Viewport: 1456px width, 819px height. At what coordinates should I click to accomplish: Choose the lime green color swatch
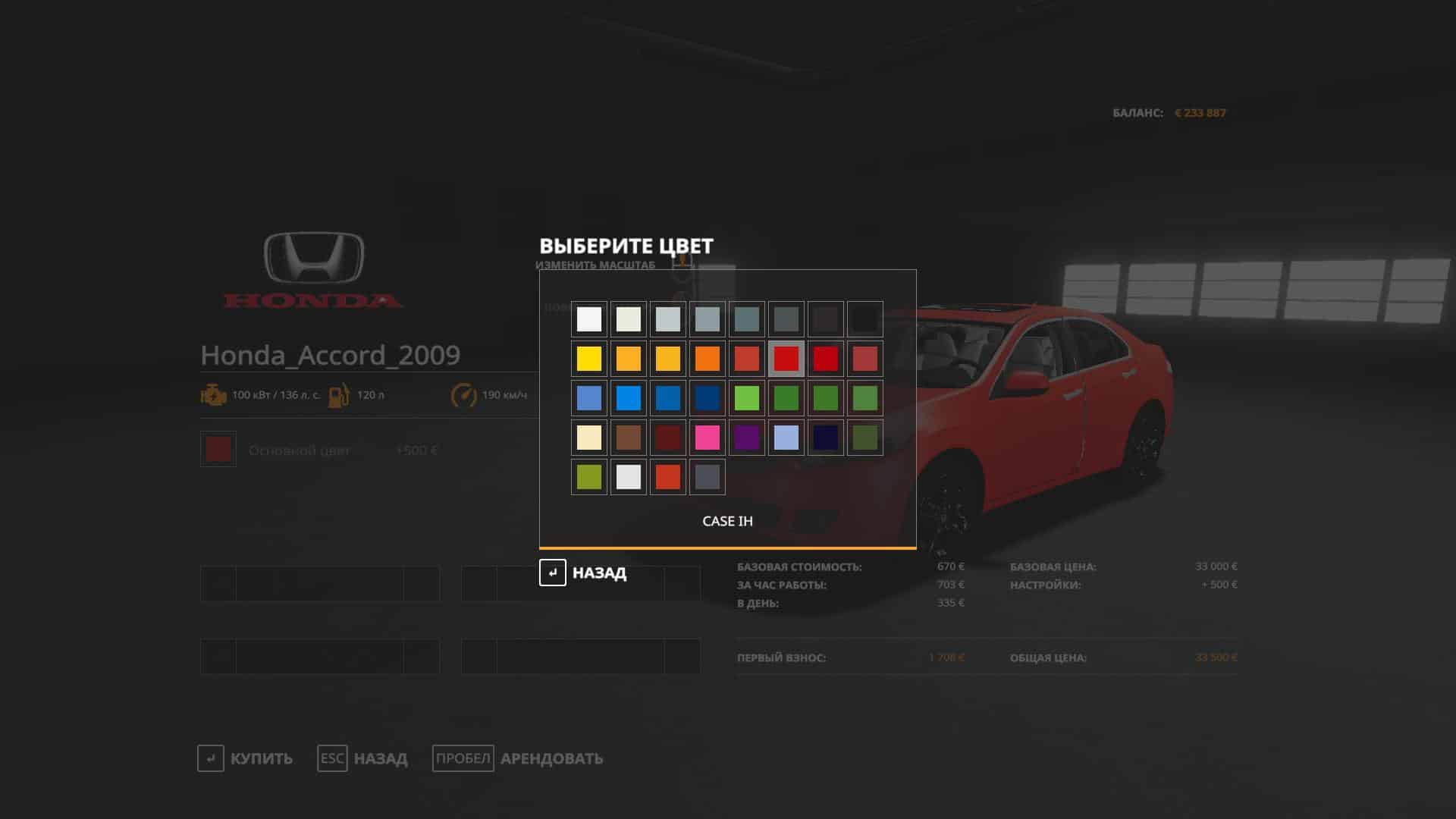coord(747,398)
